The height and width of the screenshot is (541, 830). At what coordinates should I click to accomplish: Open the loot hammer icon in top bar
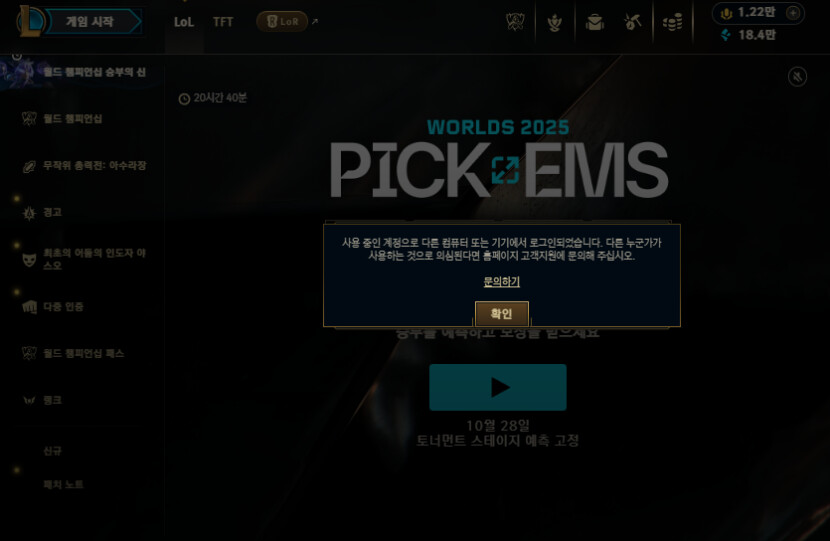[x=632, y=22]
